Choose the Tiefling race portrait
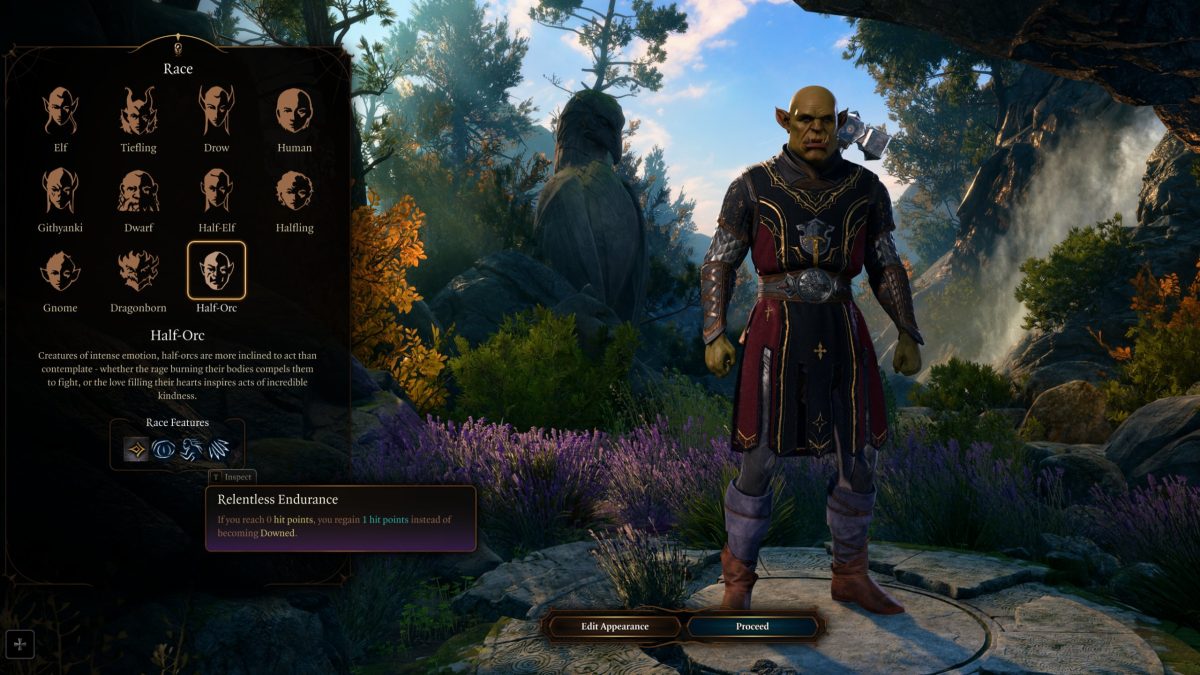Viewport: 1200px width, 675px height. (139, 111)
